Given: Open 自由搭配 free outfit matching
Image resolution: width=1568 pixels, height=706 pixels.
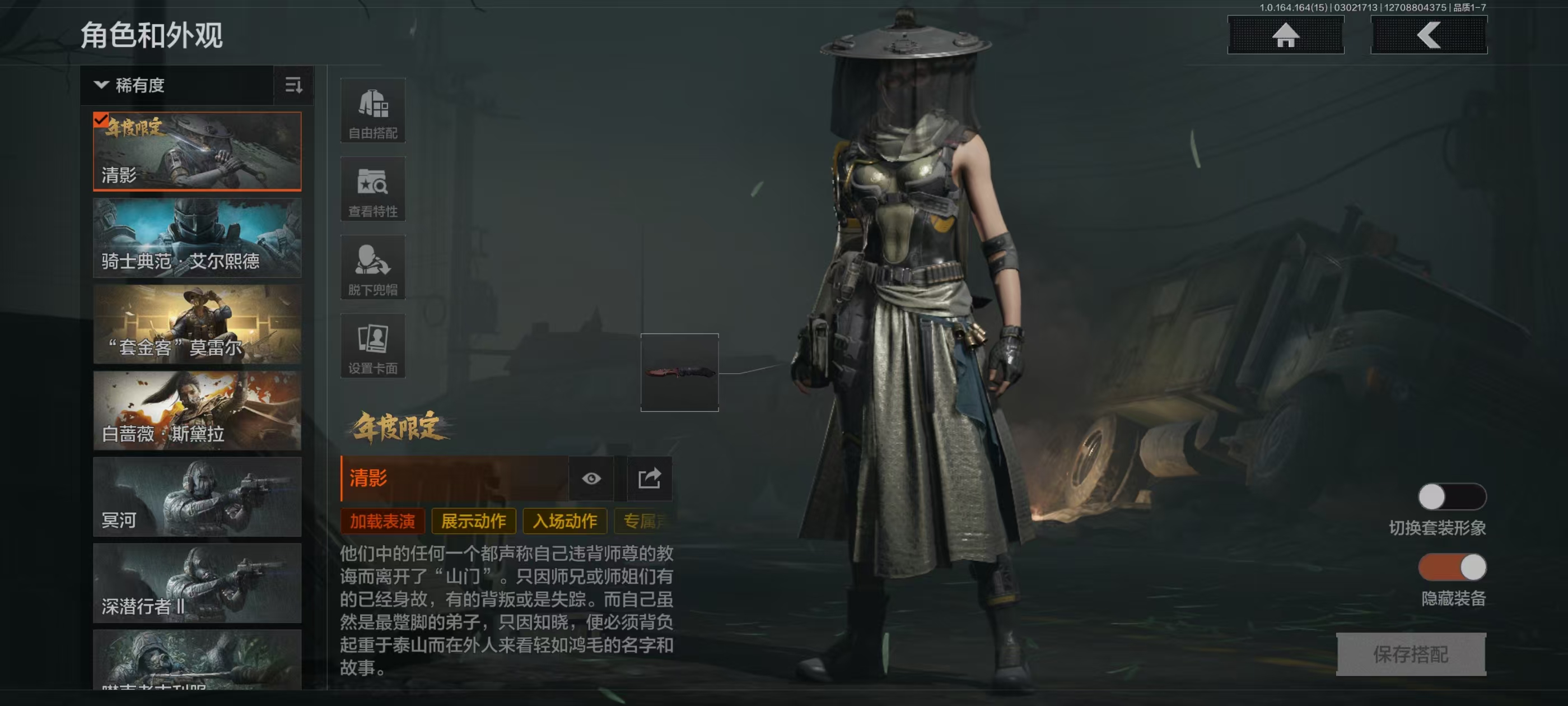Looking at the screenshot, I should click(372, 112).
